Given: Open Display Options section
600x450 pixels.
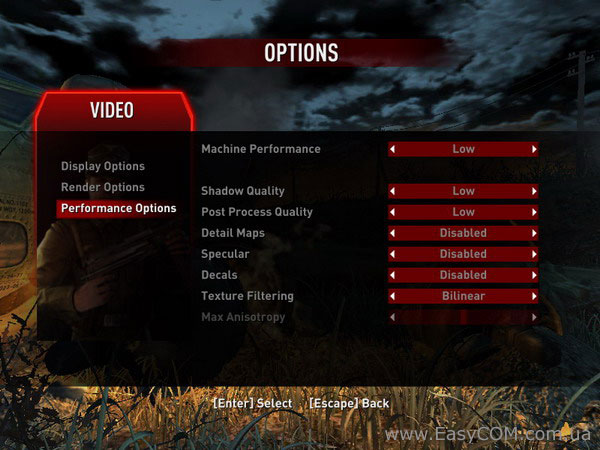Looking at the screenshot, I should [103, 166].
